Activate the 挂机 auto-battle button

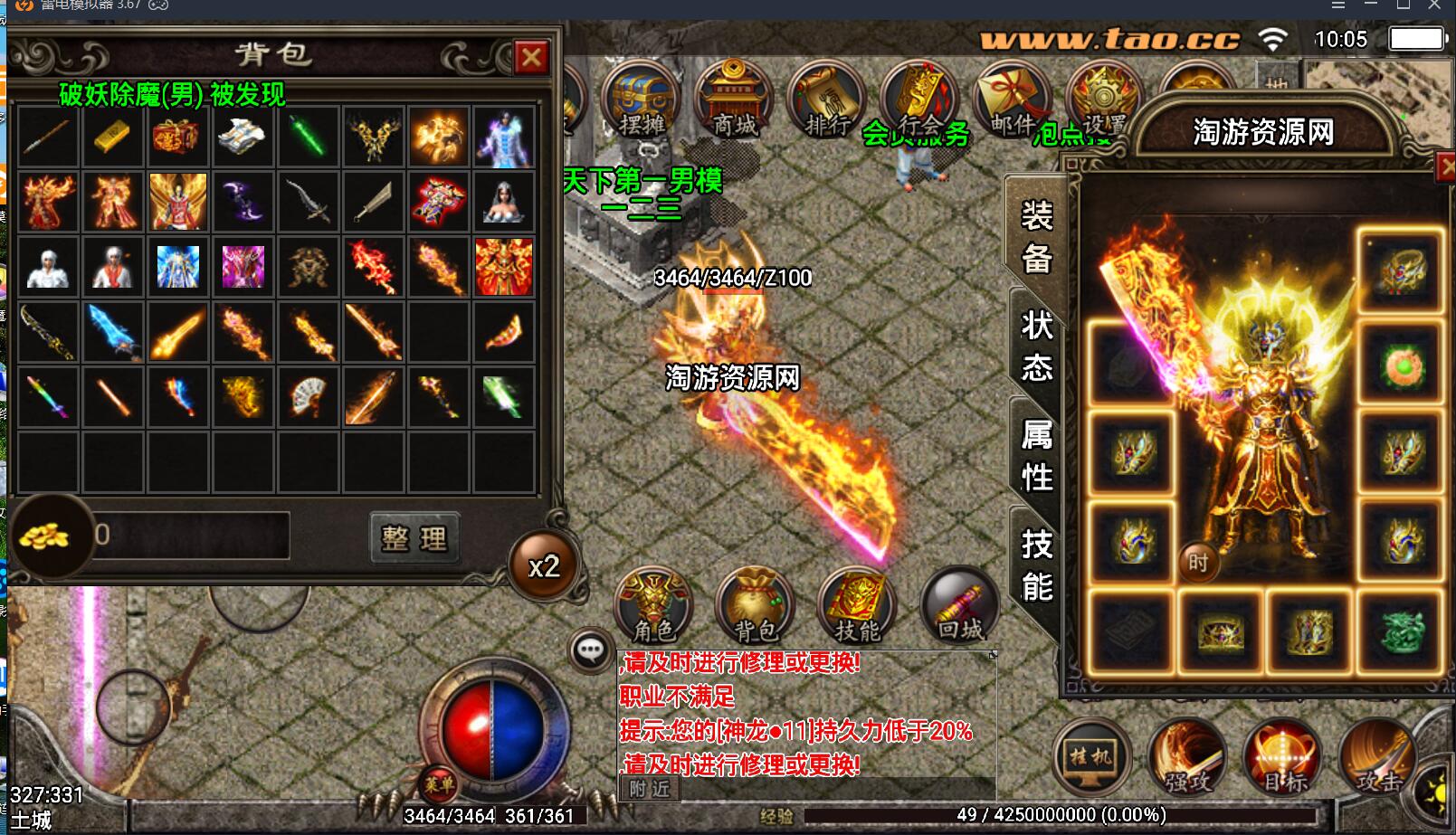tap(1091, 757)
